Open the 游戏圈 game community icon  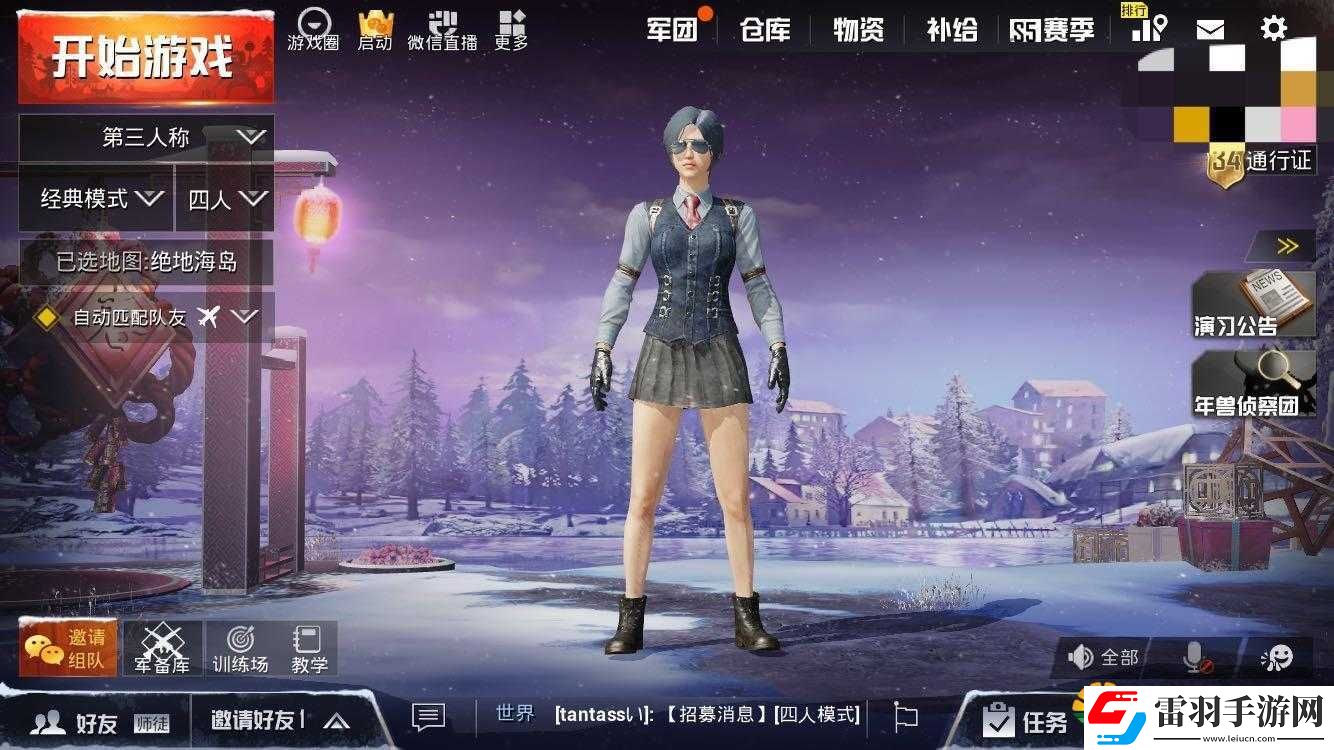[313, 27]
